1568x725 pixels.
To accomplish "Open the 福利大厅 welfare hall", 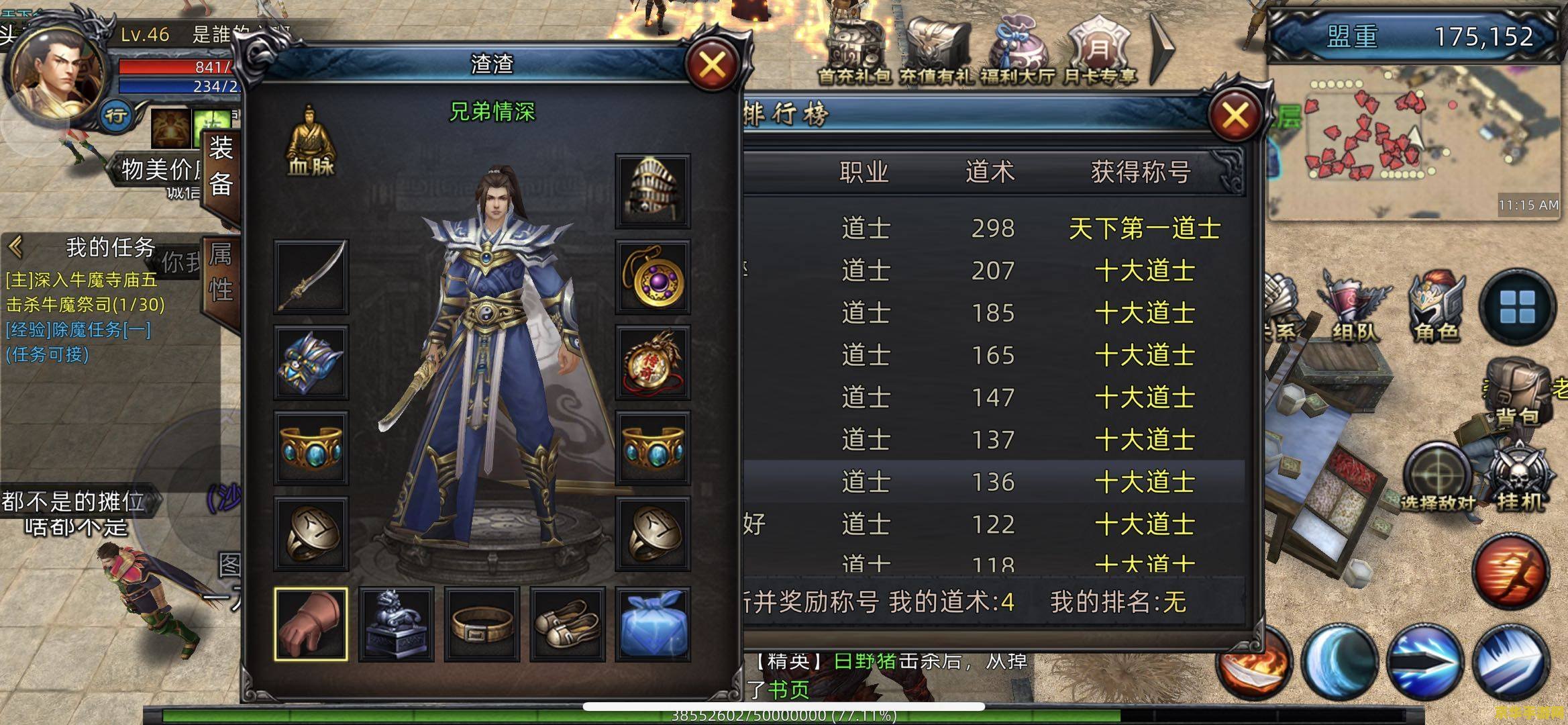I will pos(1017,54).
